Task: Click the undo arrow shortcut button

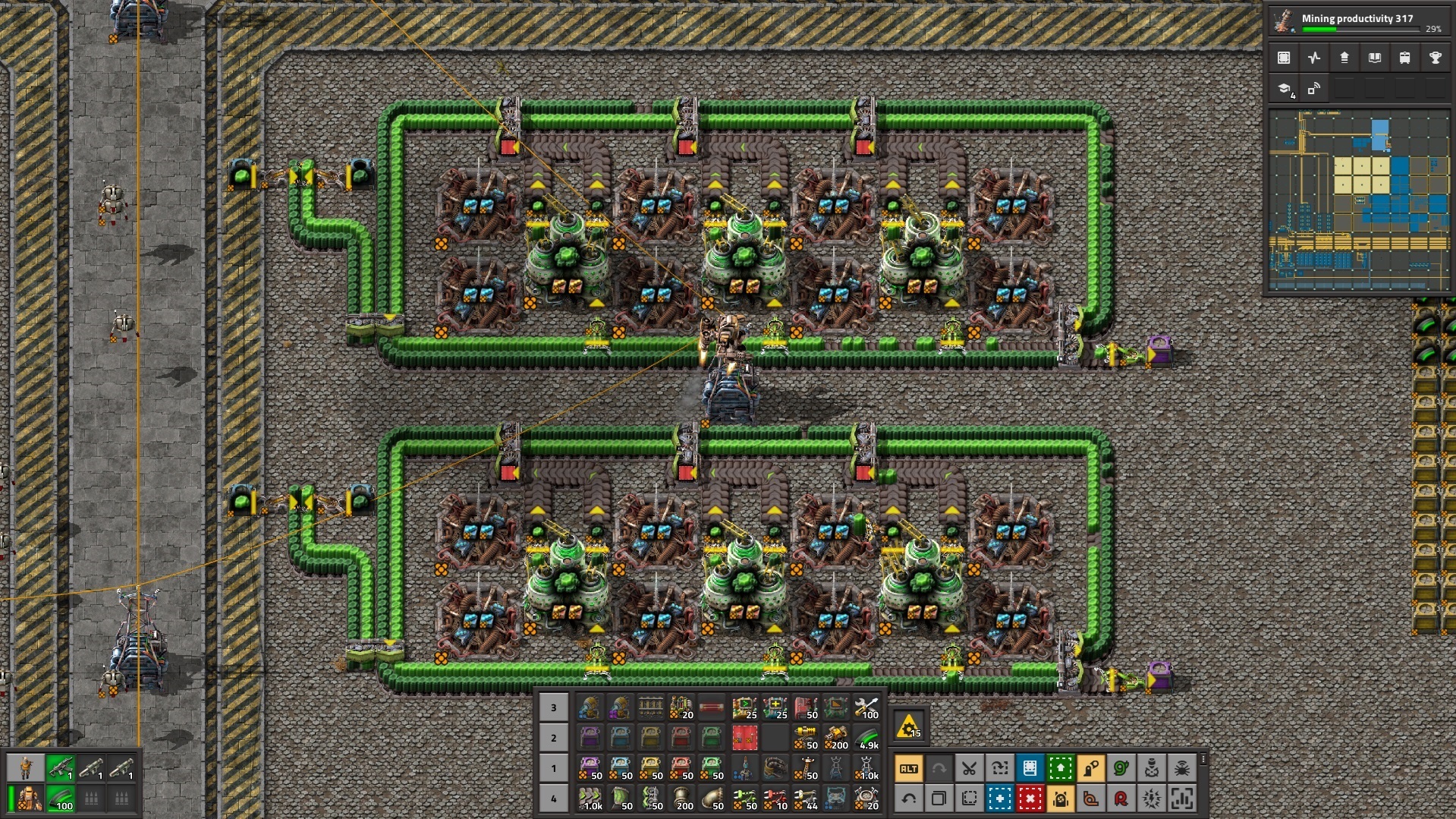Action: point(908,799)
